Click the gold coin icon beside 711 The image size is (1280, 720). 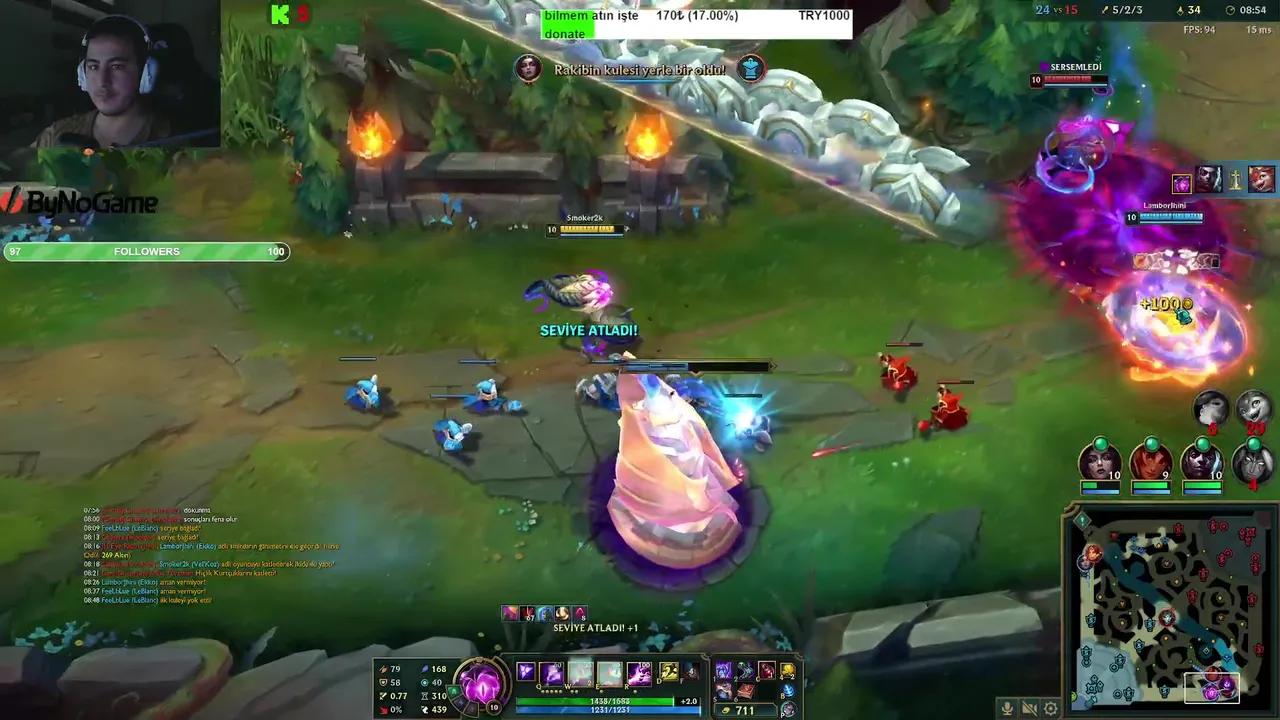pyautogui.click(x=726, y=710)
